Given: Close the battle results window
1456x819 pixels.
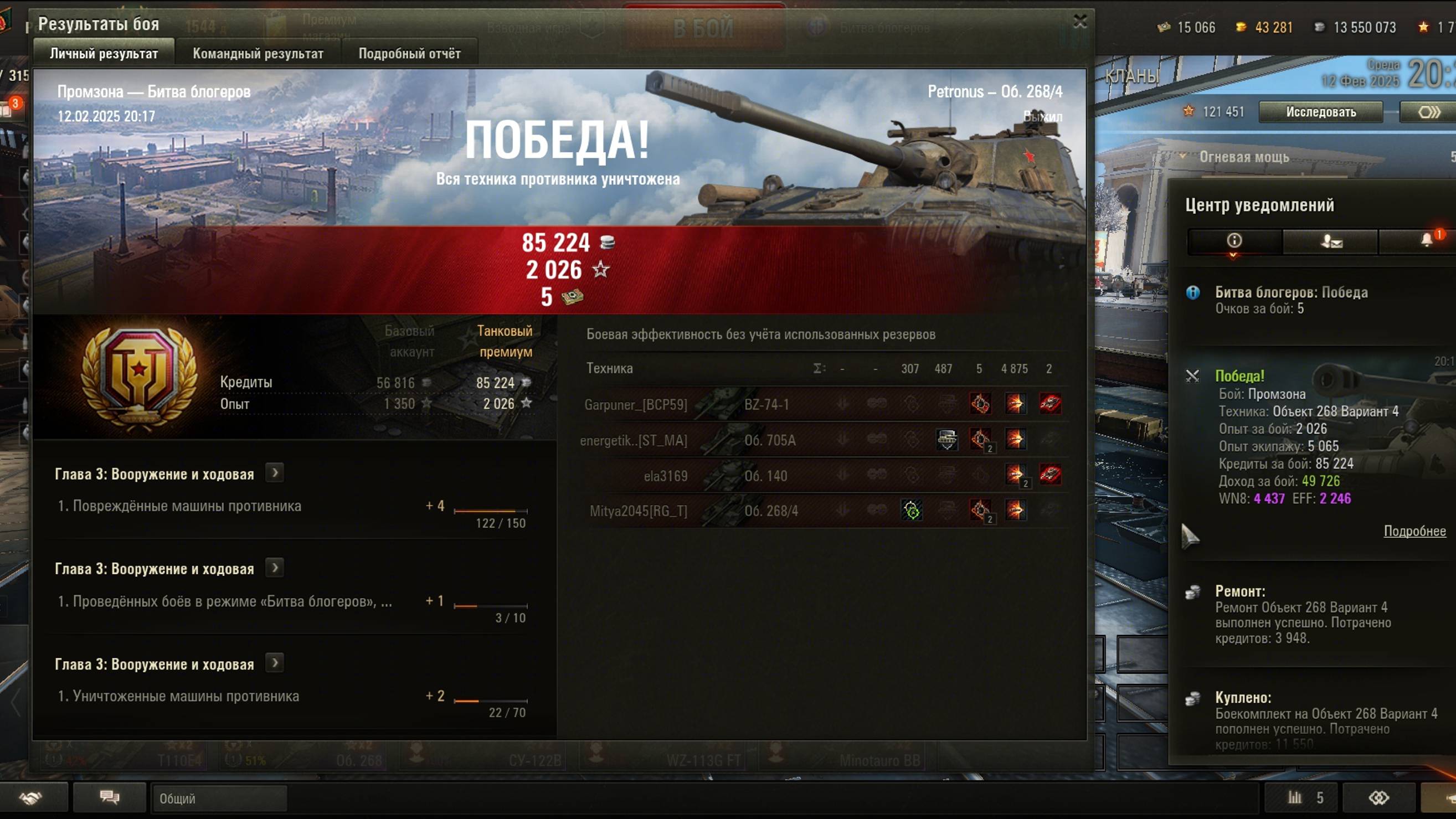Looking at the screenshot, I should [1079, 22].
